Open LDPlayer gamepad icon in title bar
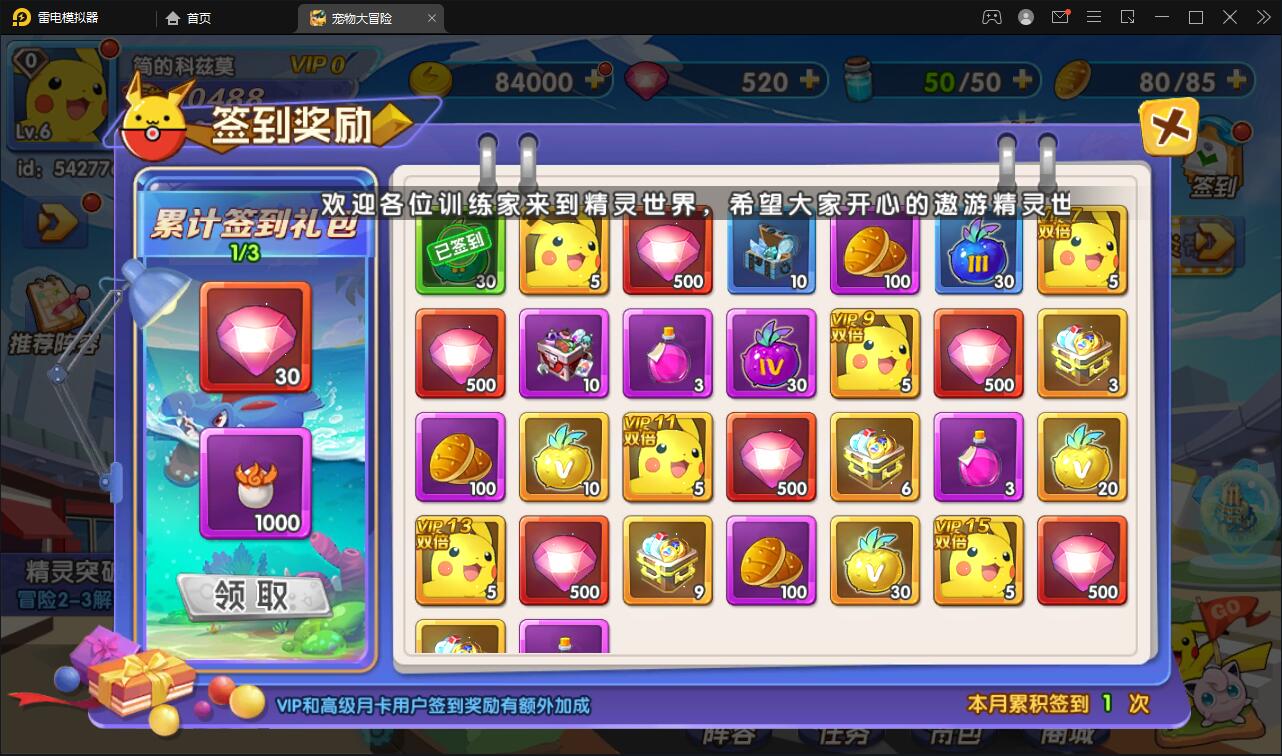The width and height of the screenshot is (1282, 756). [x=991, y=17]
